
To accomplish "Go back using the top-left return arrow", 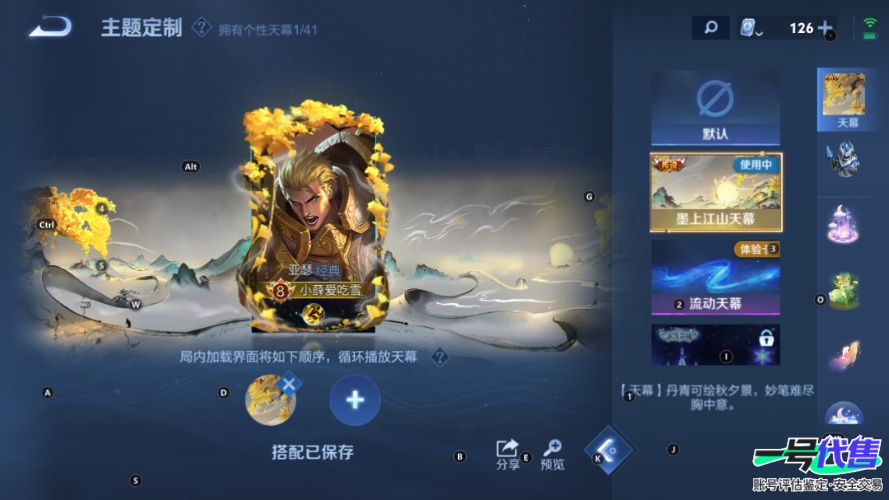I will [x=49, y=27].
